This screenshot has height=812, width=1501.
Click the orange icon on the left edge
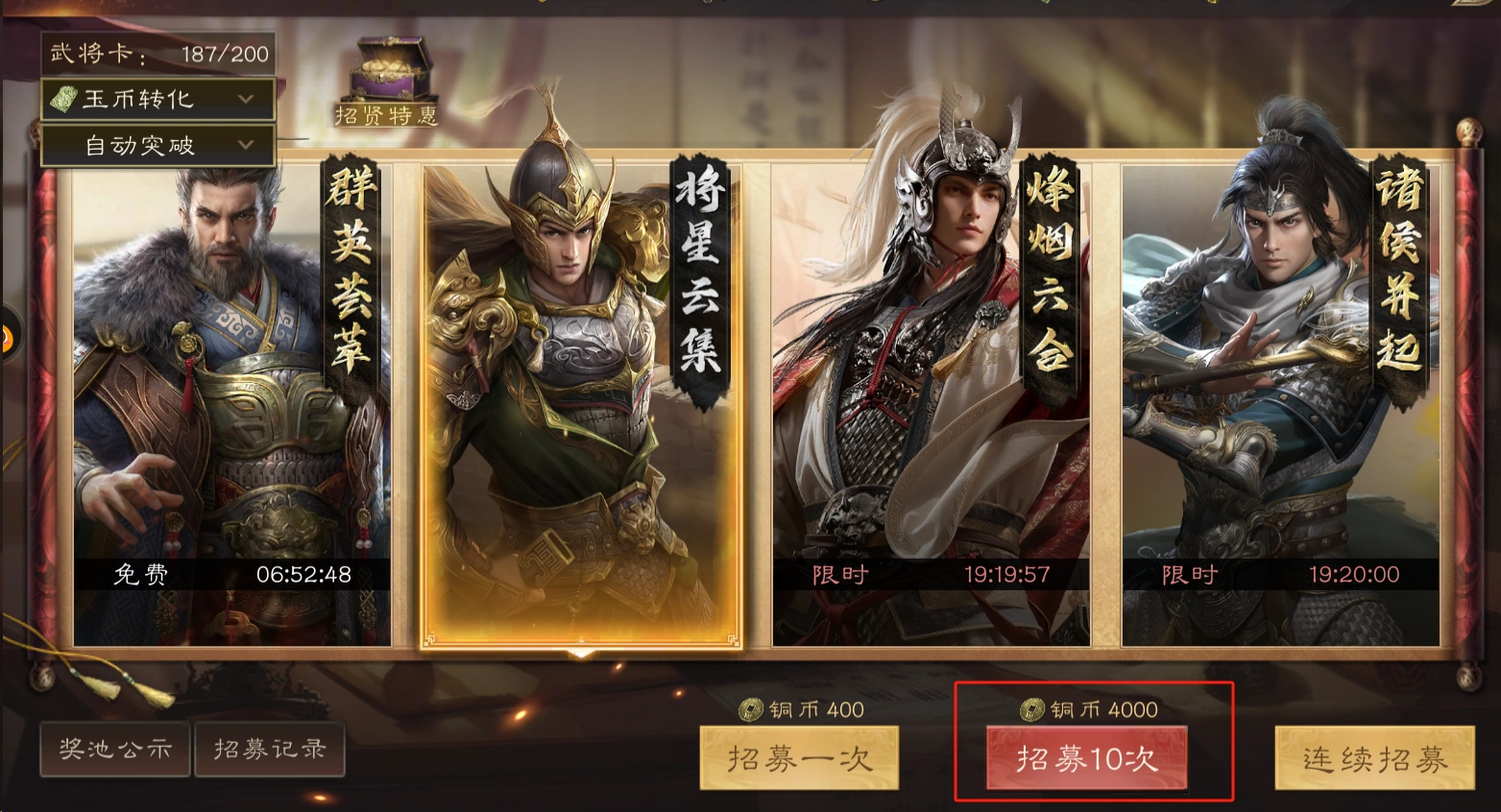pyautogui.click(x=8, y=338)
